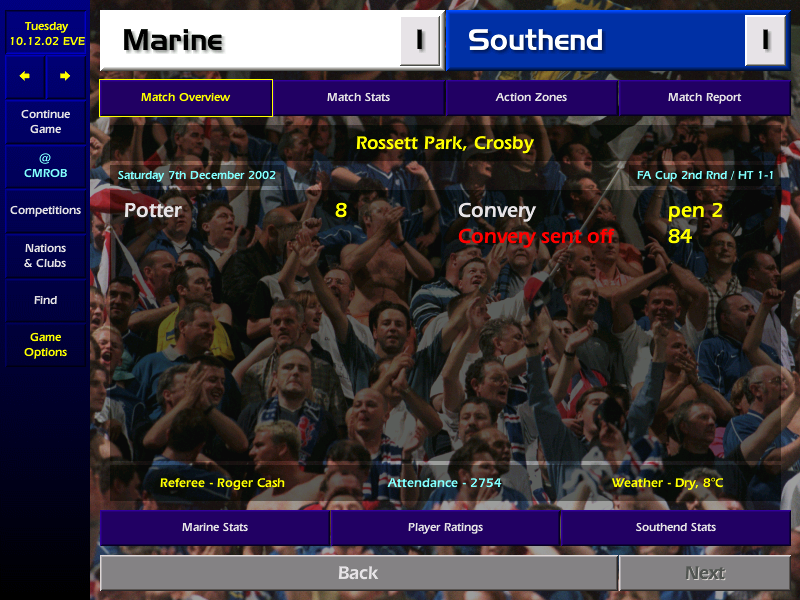Show Southend Stats
Viewport: 800px width, 600px height.
676,527
